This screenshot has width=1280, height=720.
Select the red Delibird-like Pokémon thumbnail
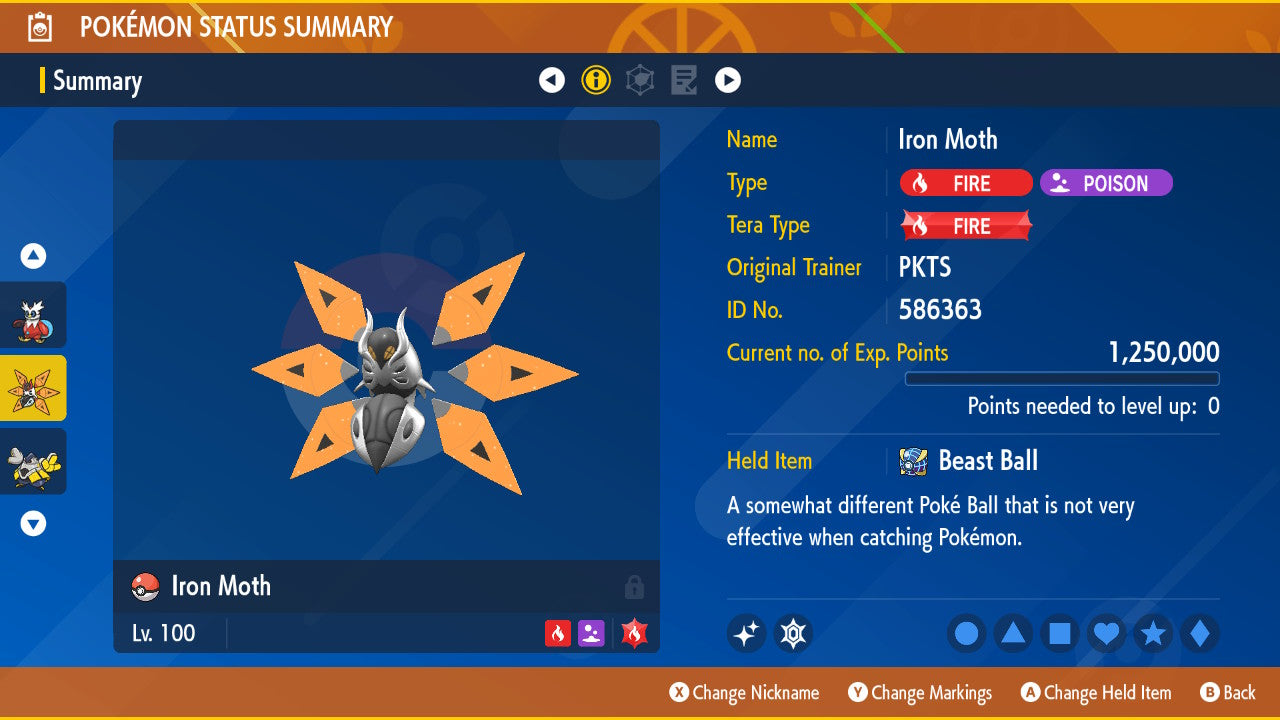click(34, 315)
